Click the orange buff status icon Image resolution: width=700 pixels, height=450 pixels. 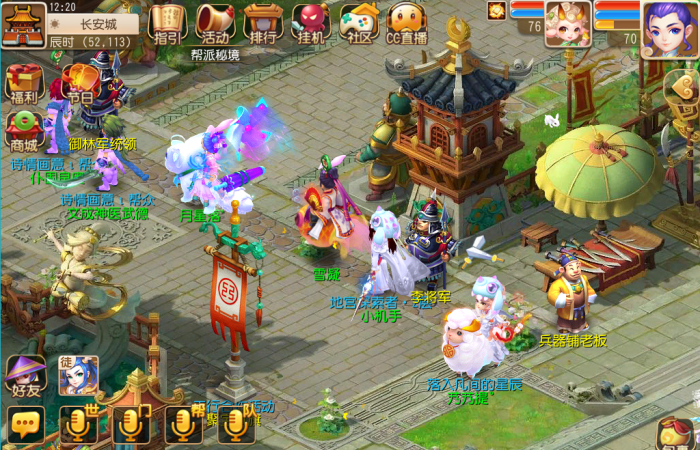[496, 10]
